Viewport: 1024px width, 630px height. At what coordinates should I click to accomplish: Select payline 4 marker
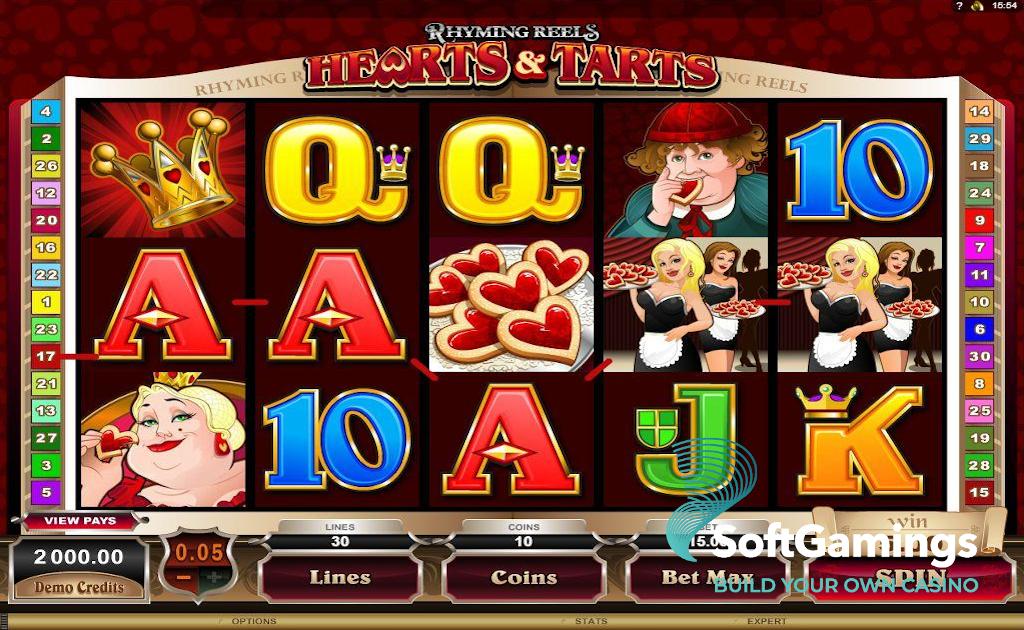pyautogui.click(x=46, y=111)
